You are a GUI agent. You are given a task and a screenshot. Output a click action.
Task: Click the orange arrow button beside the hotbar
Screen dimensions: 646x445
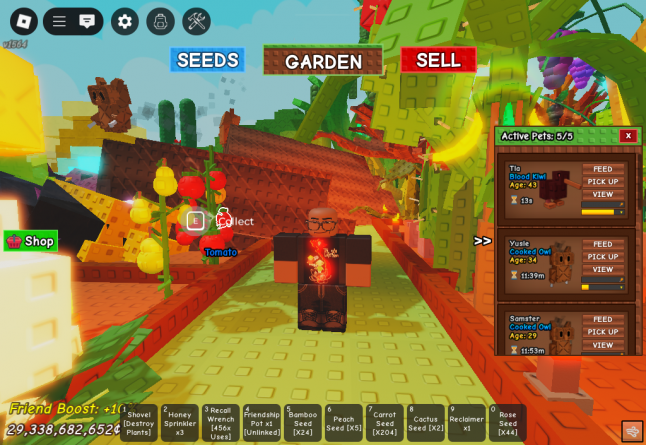(x=632, y=431)
